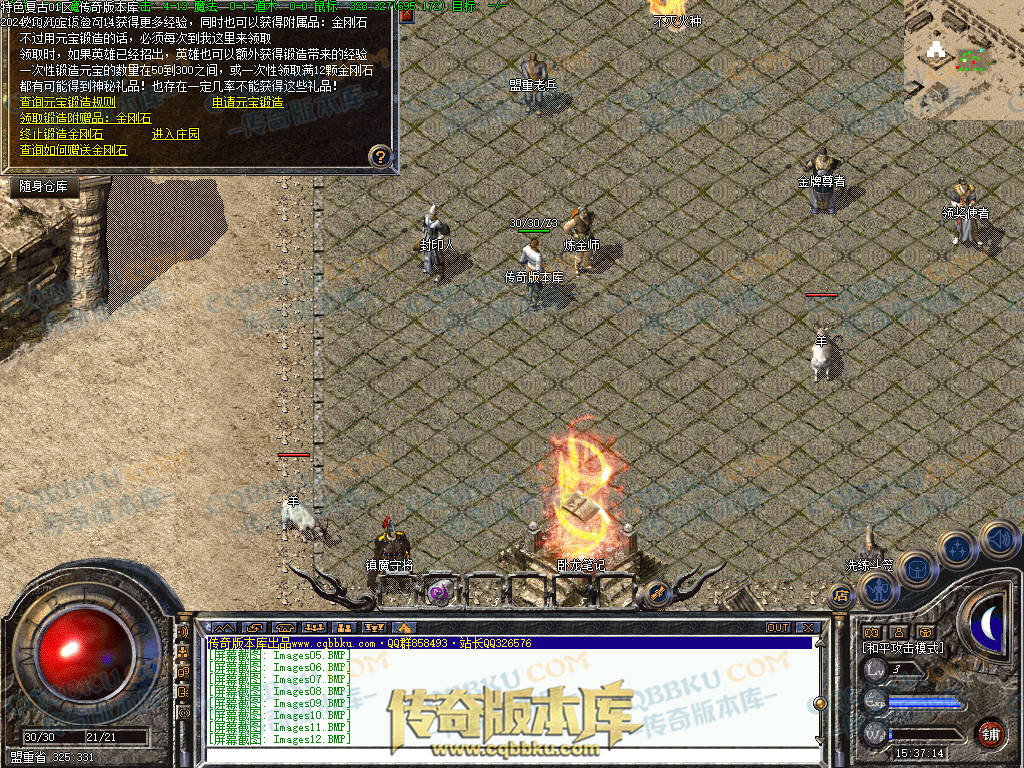1024x768 pixels.
Task: Open the 店 shop icon
Action: tap(840, 597)
